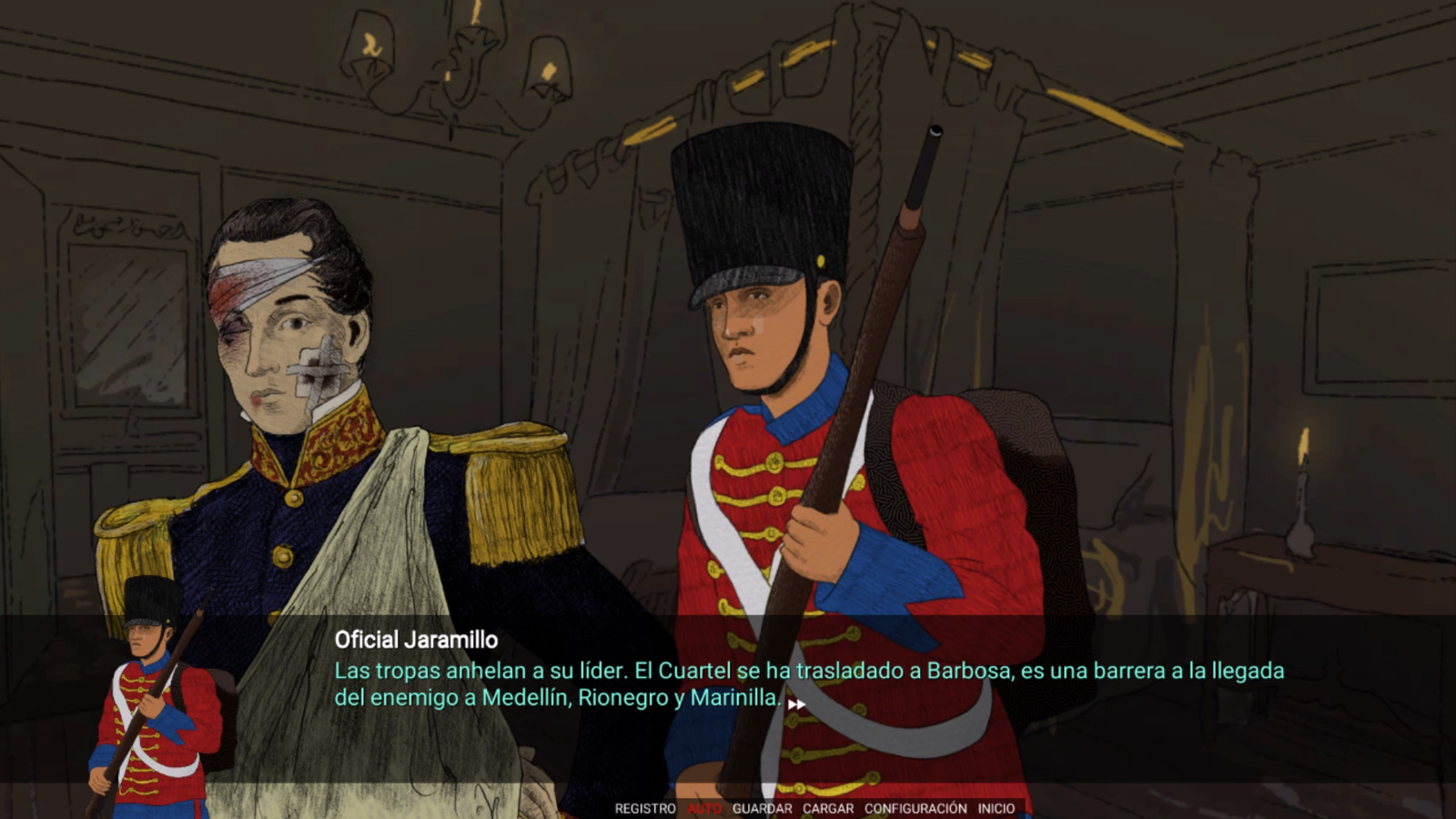Return to Inicio main menu
The image size is (1456, 819).
(996, 808)
